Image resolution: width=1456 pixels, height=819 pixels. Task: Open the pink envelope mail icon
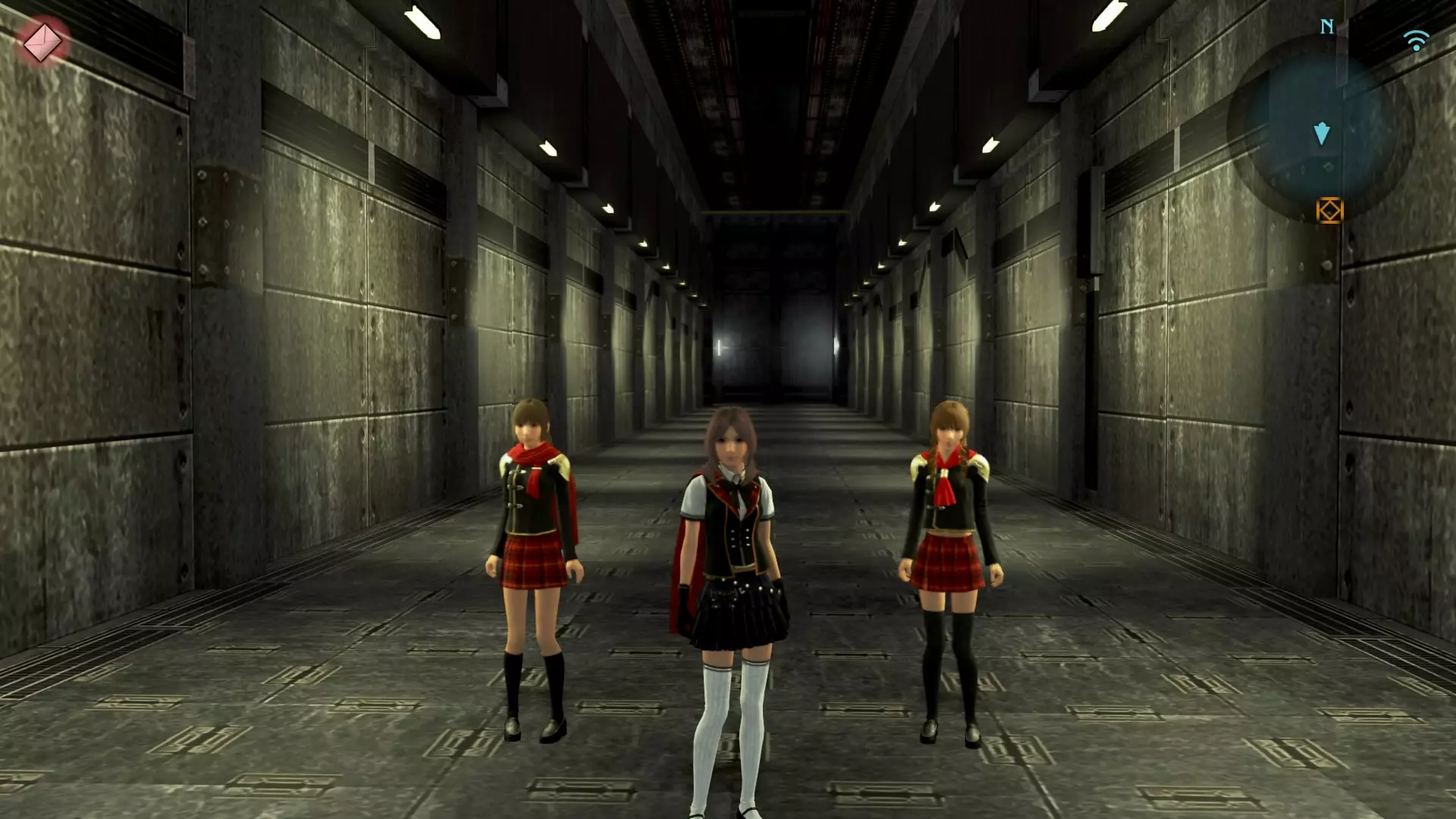(42, 42)
